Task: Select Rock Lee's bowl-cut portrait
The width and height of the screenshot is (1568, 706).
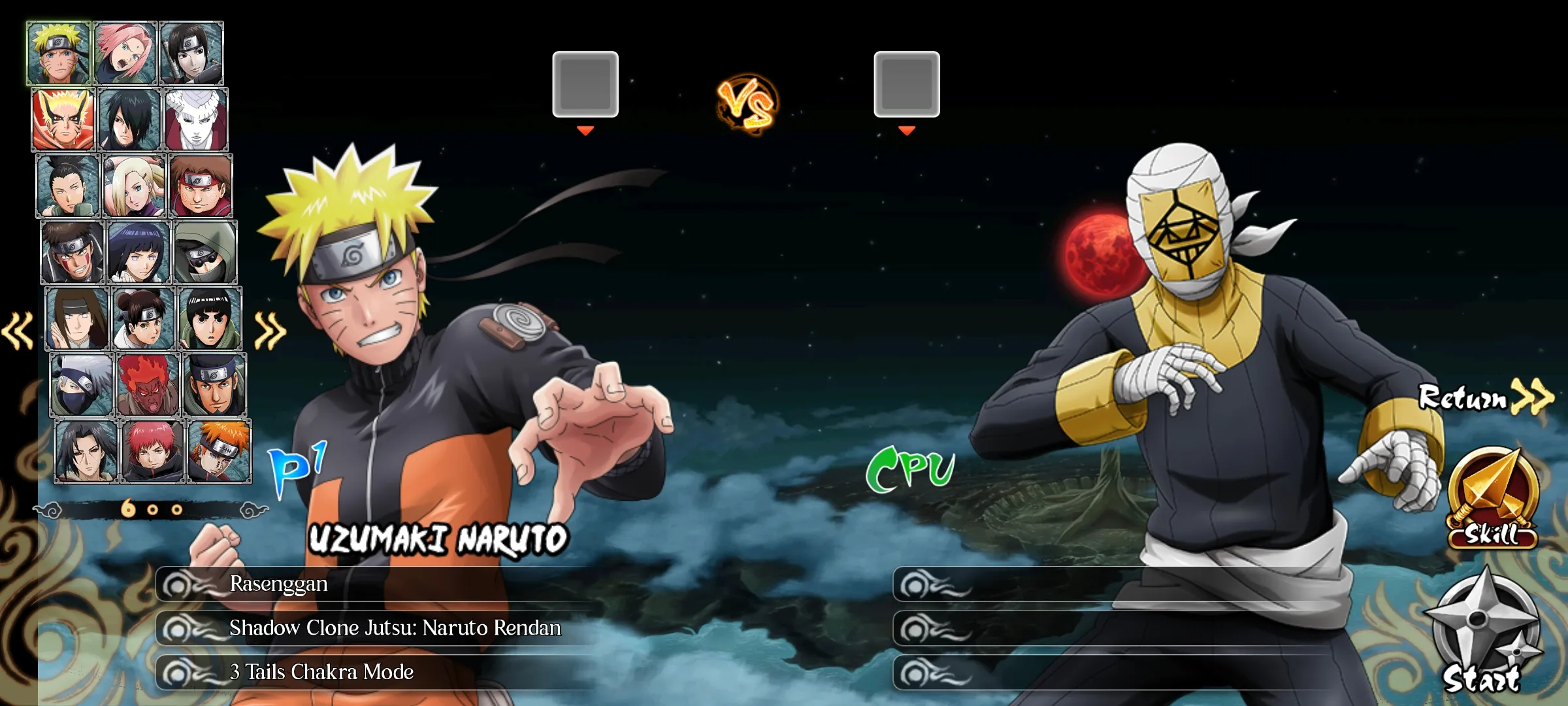Action: tap(210, 319)
